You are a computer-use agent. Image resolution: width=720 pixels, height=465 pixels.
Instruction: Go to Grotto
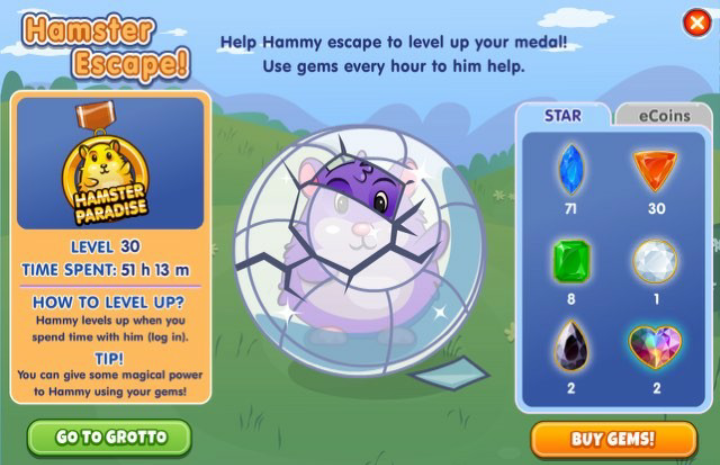tap(109, 438)
